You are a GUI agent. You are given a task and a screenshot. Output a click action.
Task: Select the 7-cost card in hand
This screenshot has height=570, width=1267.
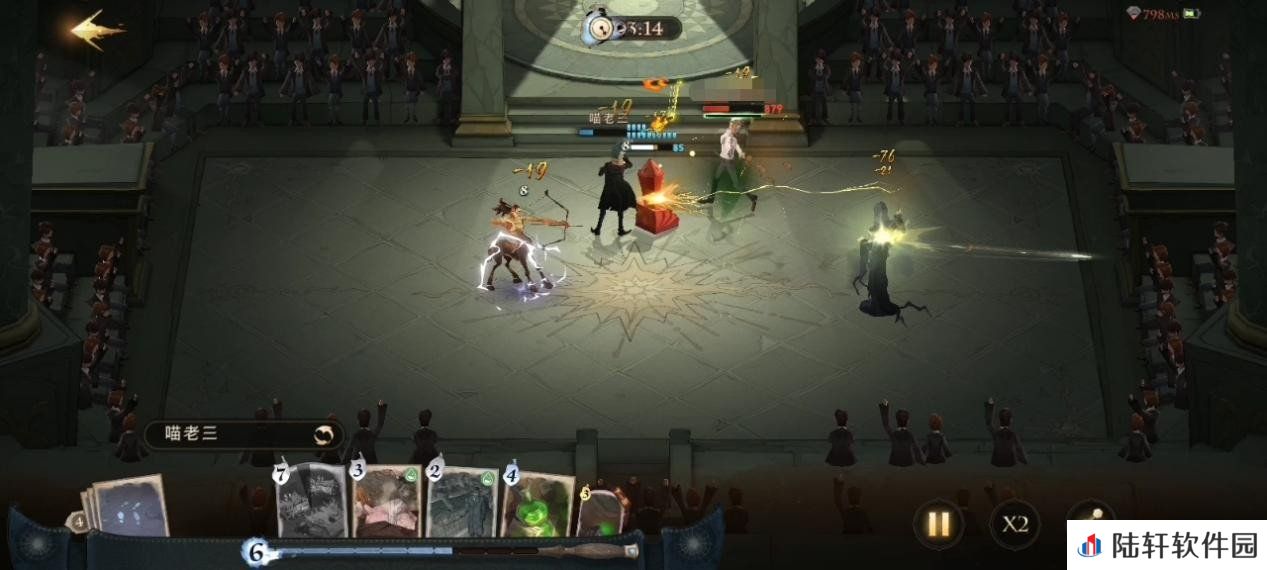click(x=312, y=503)
